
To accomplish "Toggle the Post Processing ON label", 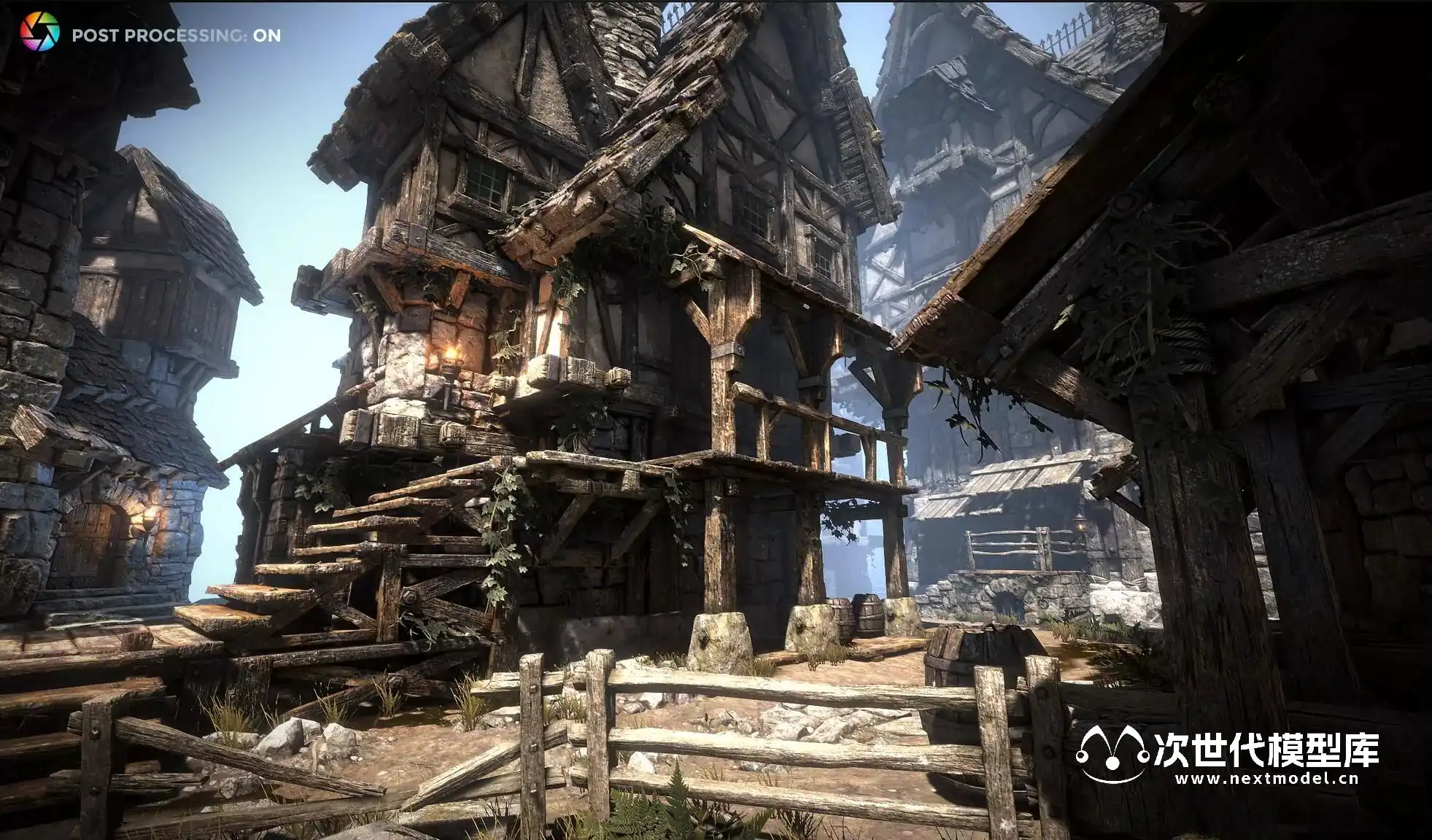I will [x=176, y=35].
